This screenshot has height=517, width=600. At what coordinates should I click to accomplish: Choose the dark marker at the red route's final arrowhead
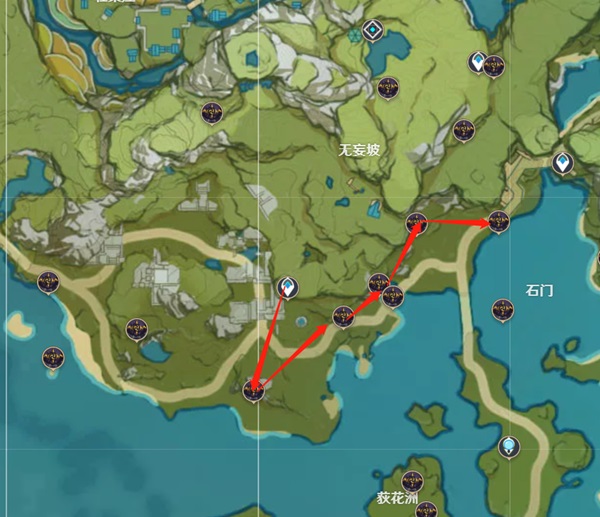click(498, 221)
